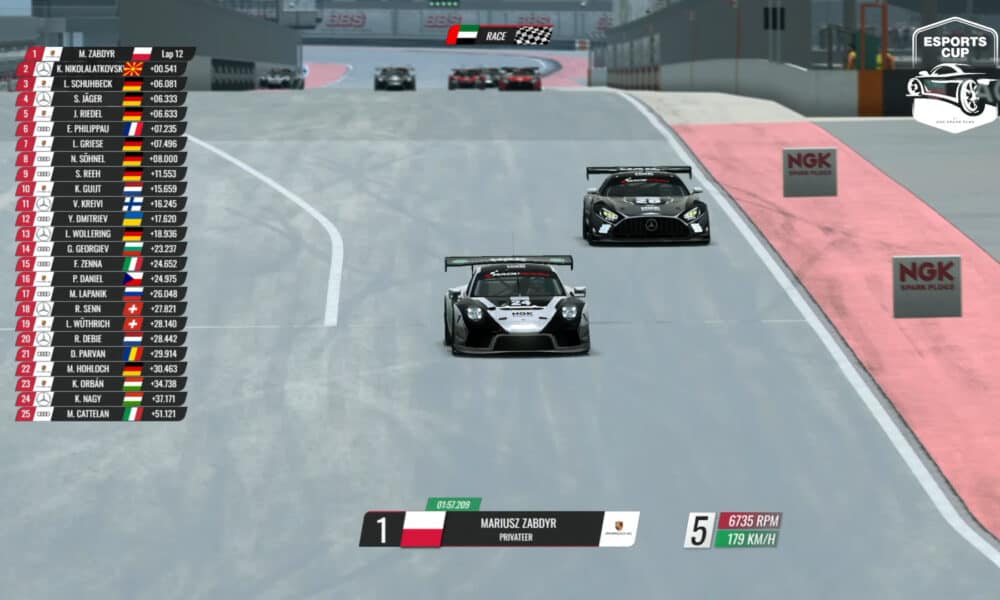Choose V. Kreivi from the standings
1000x600 pixels.
point(98,204)
